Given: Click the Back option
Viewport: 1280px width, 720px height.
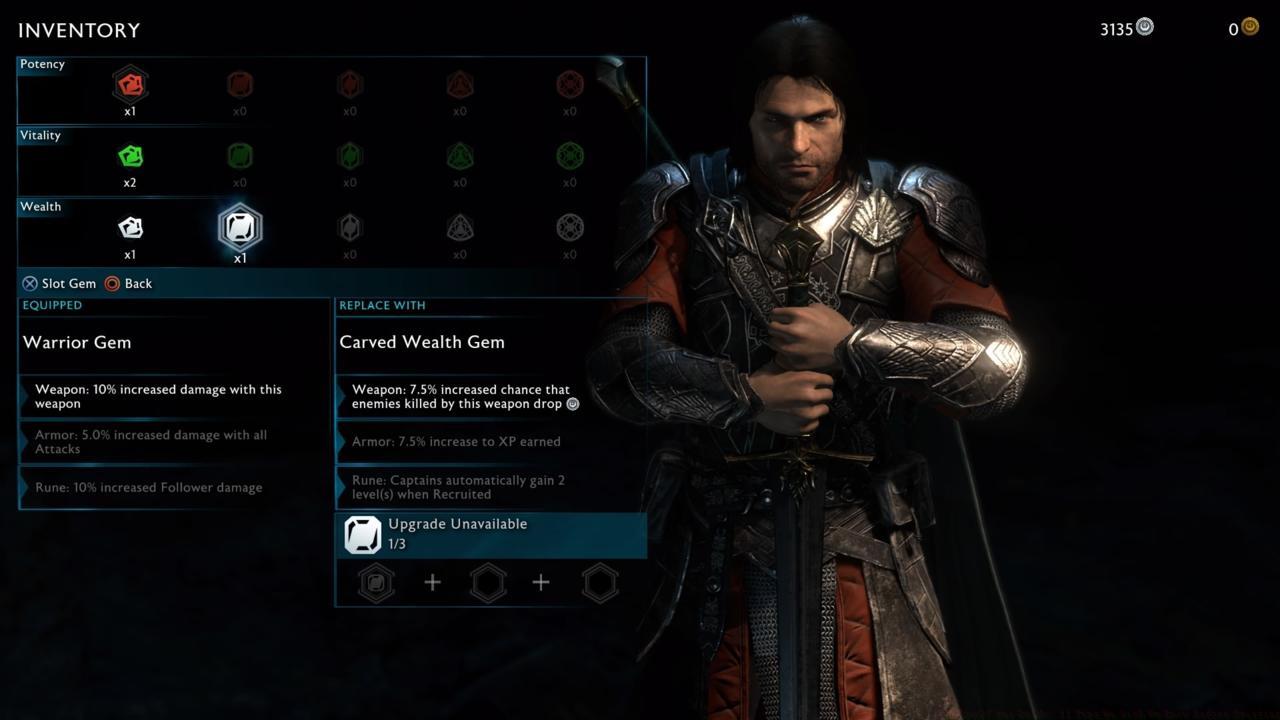Looking at the screenshot, I should pos(131,283).
